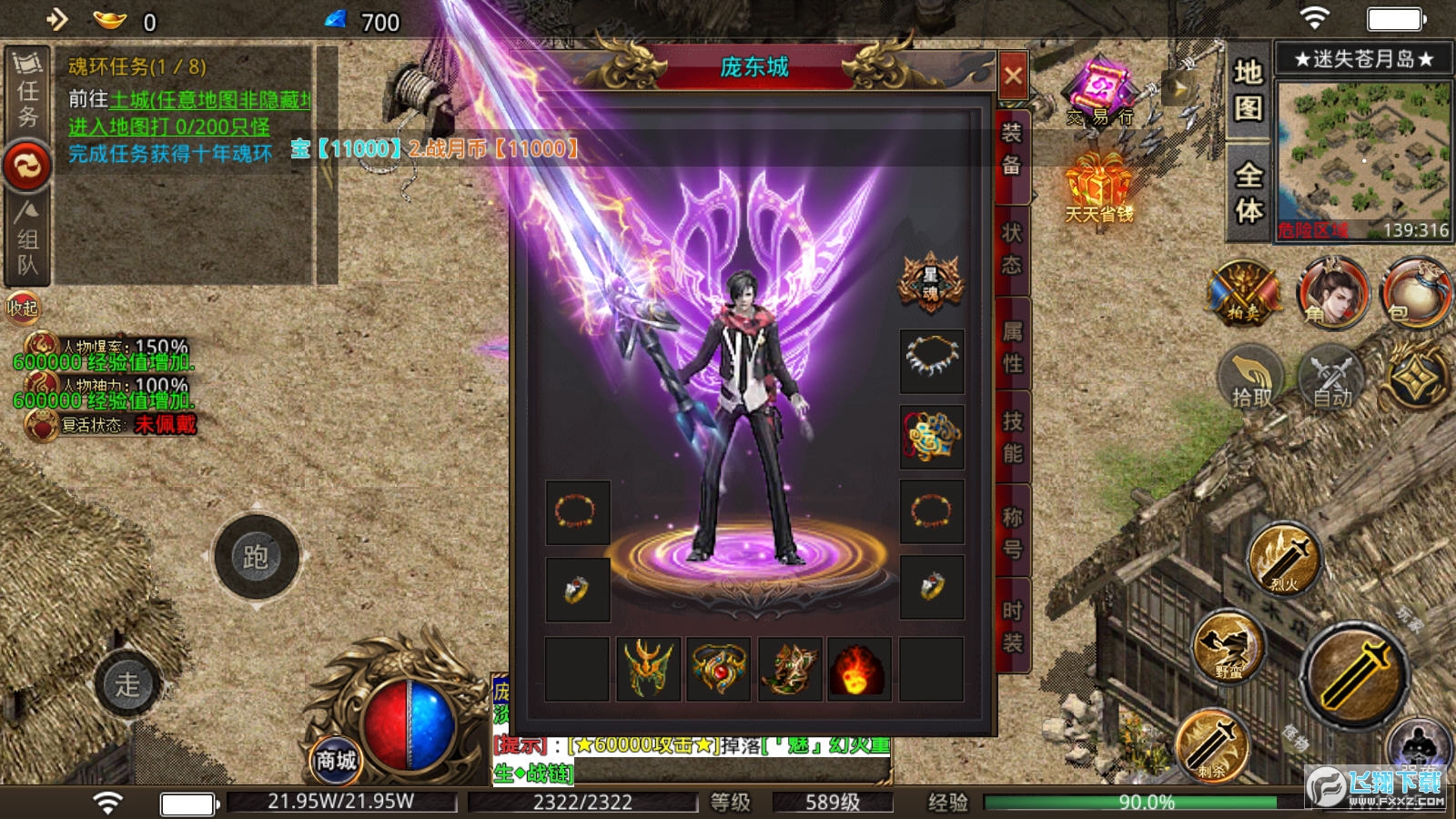Switch to the 状态 status tab
This screenshot has height=819, width=1456.
1012,248
